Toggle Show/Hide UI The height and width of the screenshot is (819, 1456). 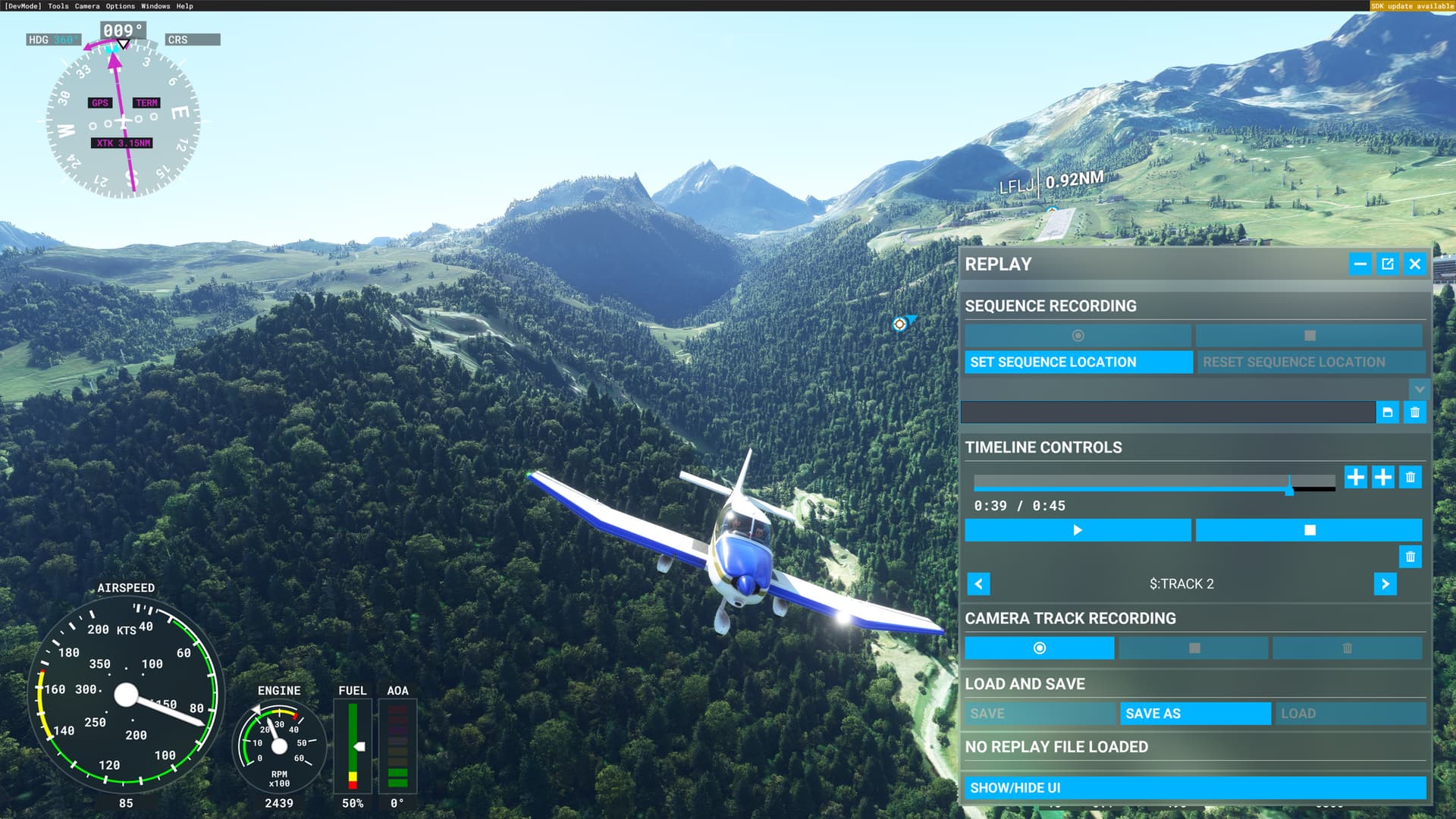[1194, 788]
